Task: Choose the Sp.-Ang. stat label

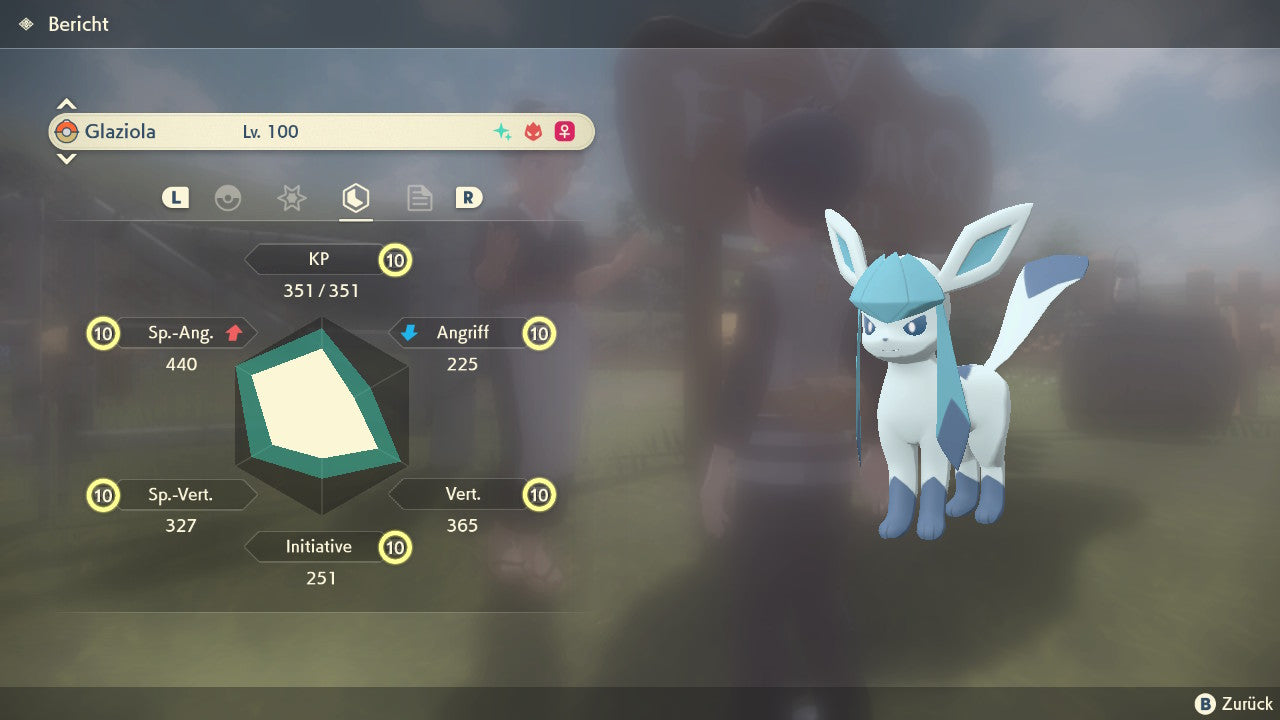Action: tap(182, 333)
